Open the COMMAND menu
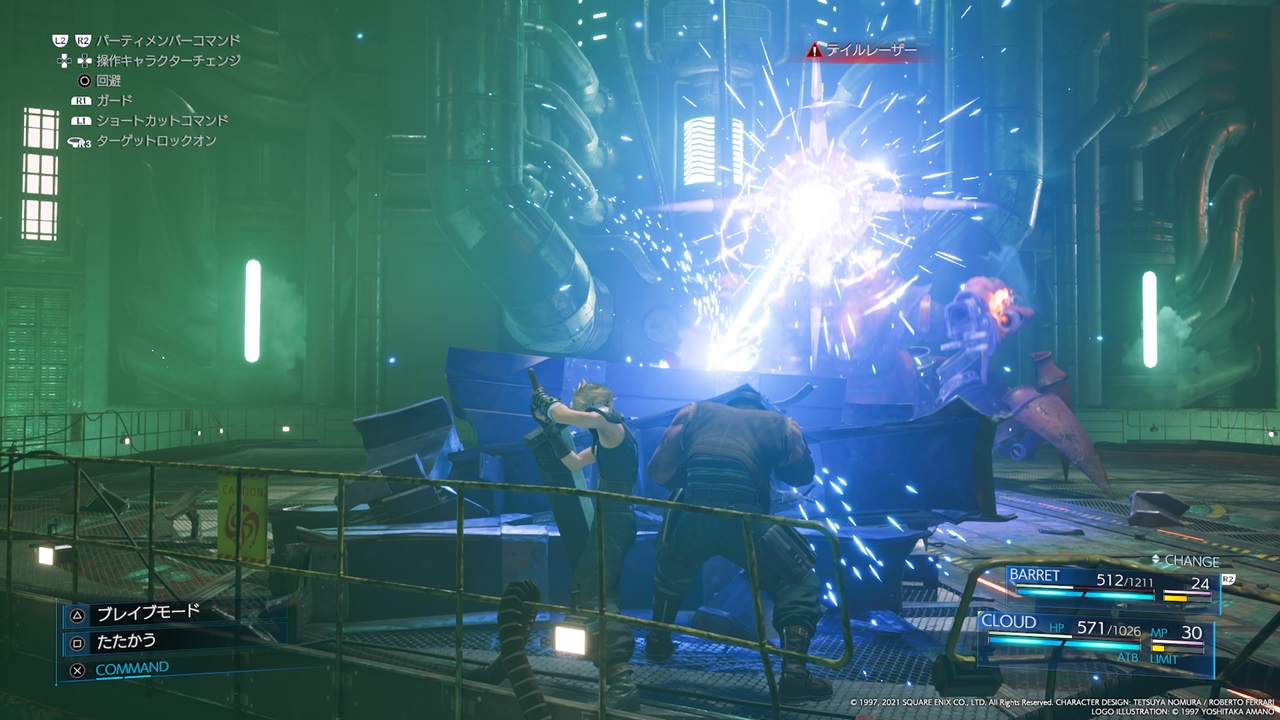1280x720 pixels. pos(131,668)
